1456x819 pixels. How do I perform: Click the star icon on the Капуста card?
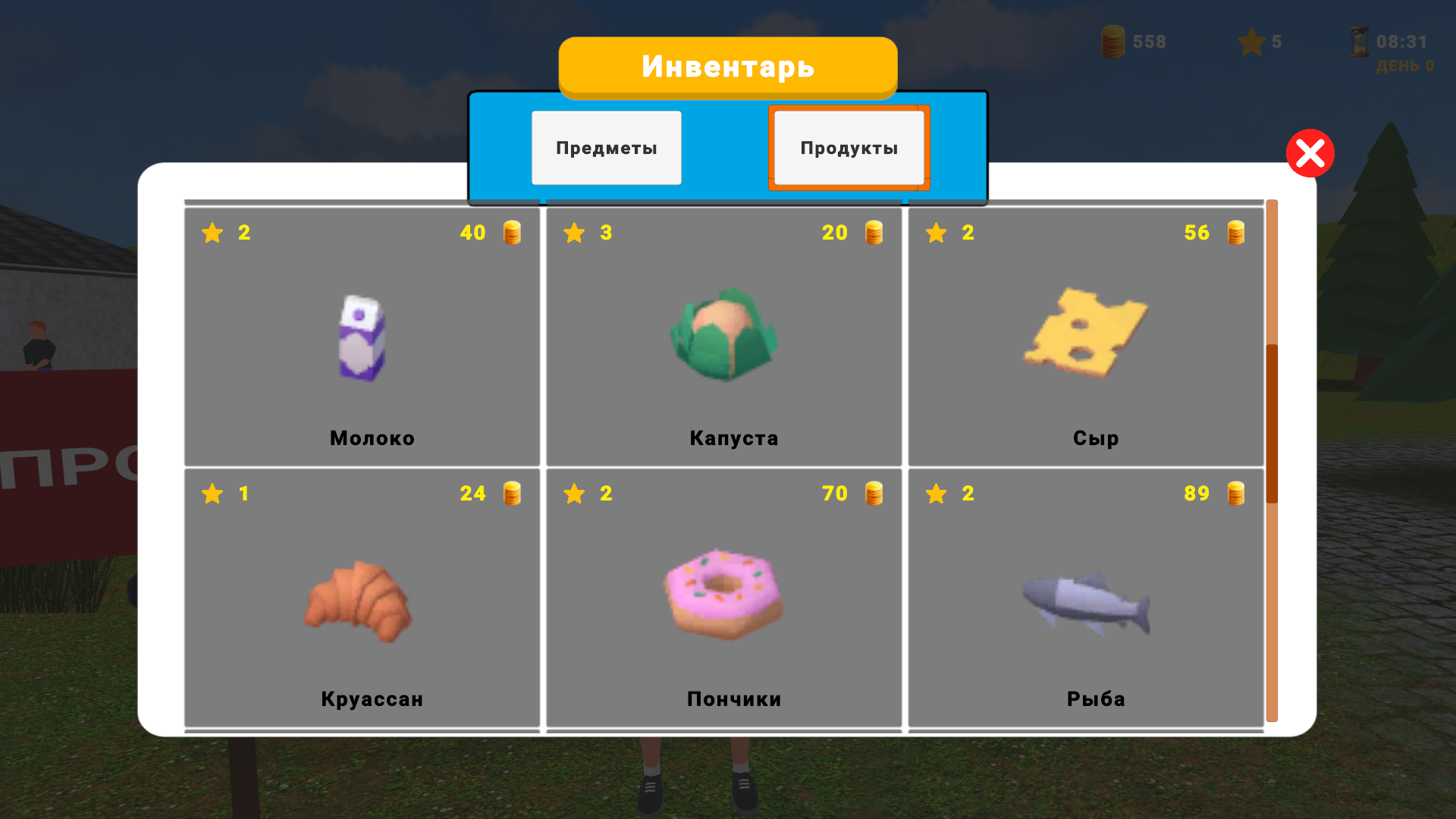(x=575, y=233)
